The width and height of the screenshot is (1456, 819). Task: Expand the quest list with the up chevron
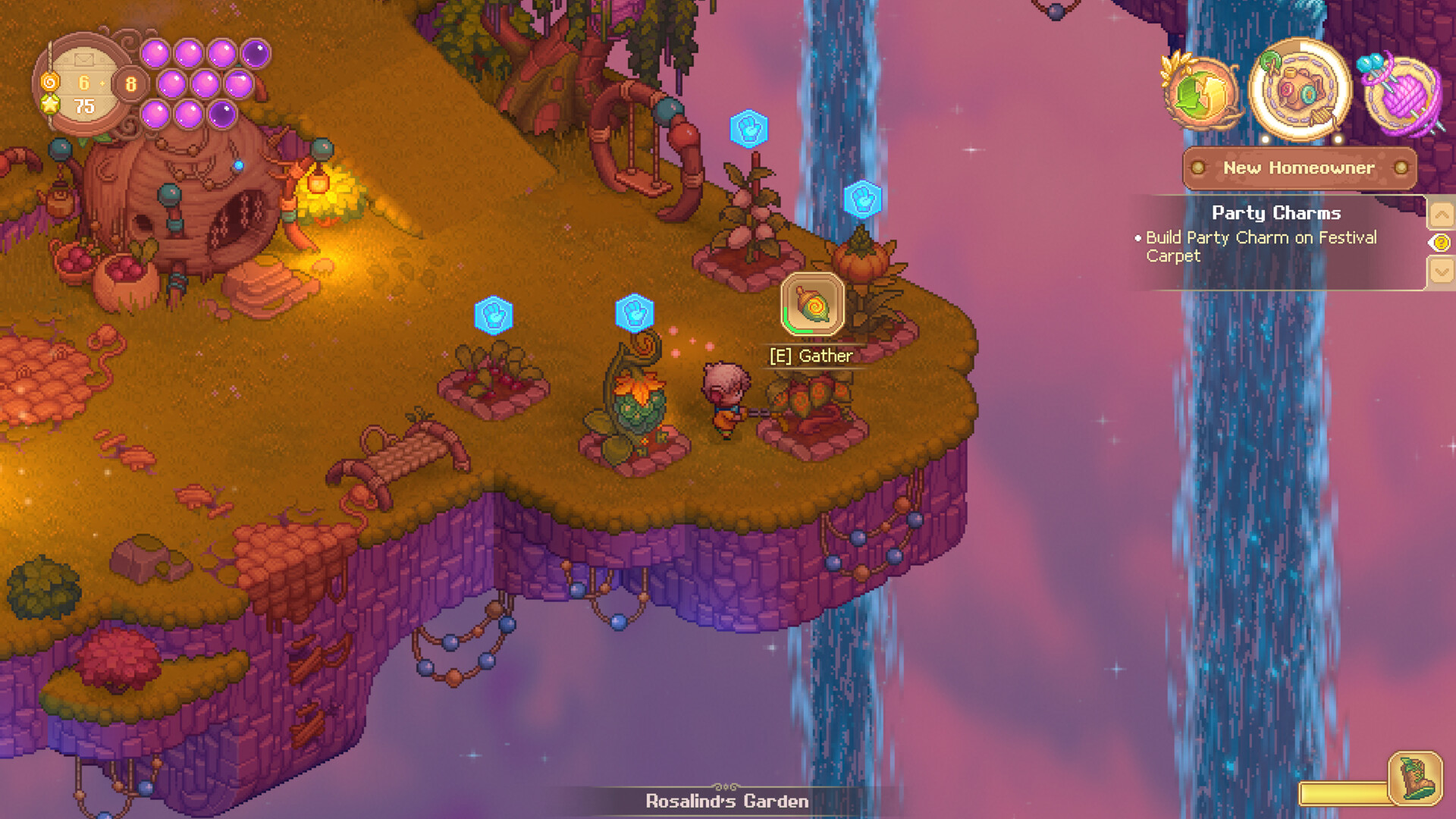pos(1442,214)
